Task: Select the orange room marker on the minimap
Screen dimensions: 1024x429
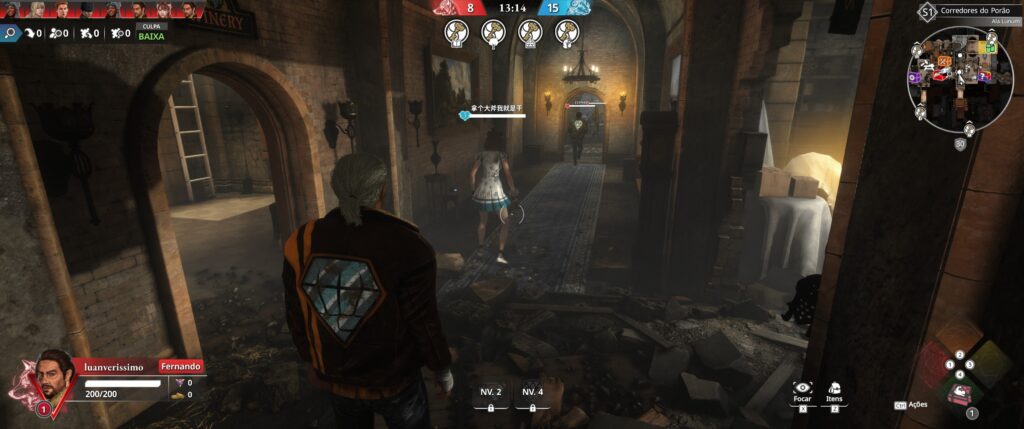Action: click(x=944, y=61)
